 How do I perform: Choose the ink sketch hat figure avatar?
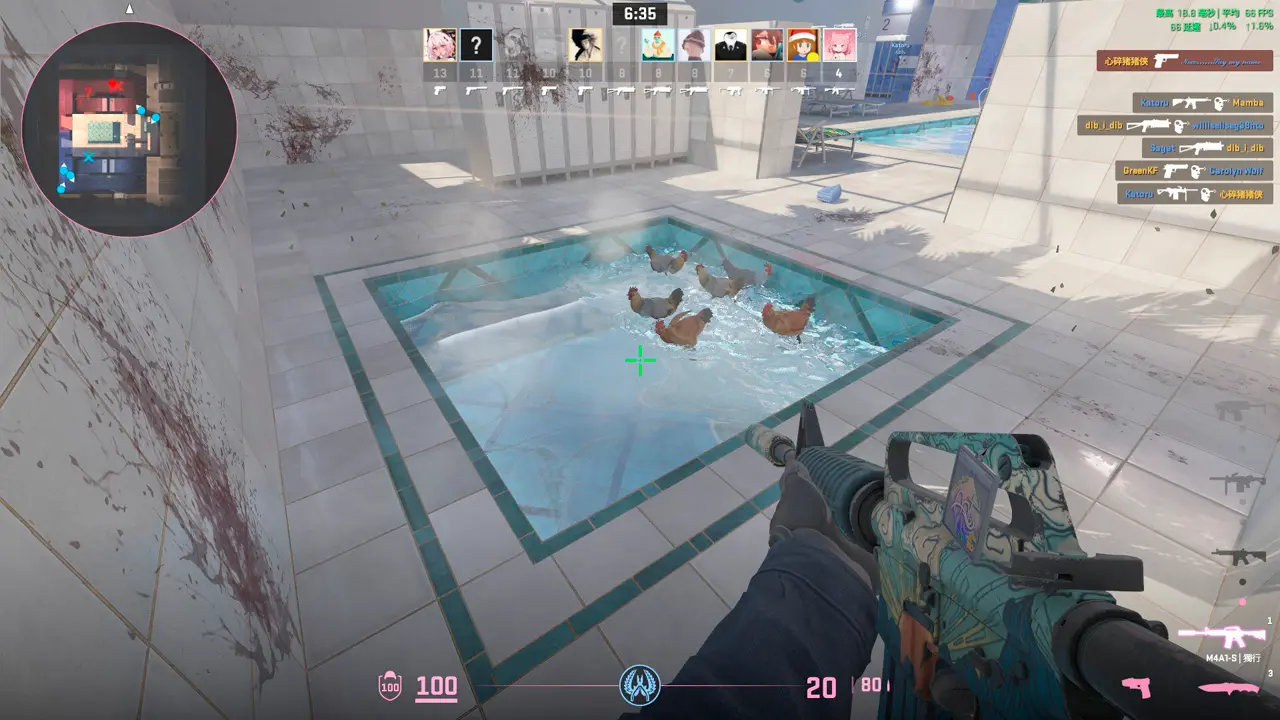click(x=585, y=45)
